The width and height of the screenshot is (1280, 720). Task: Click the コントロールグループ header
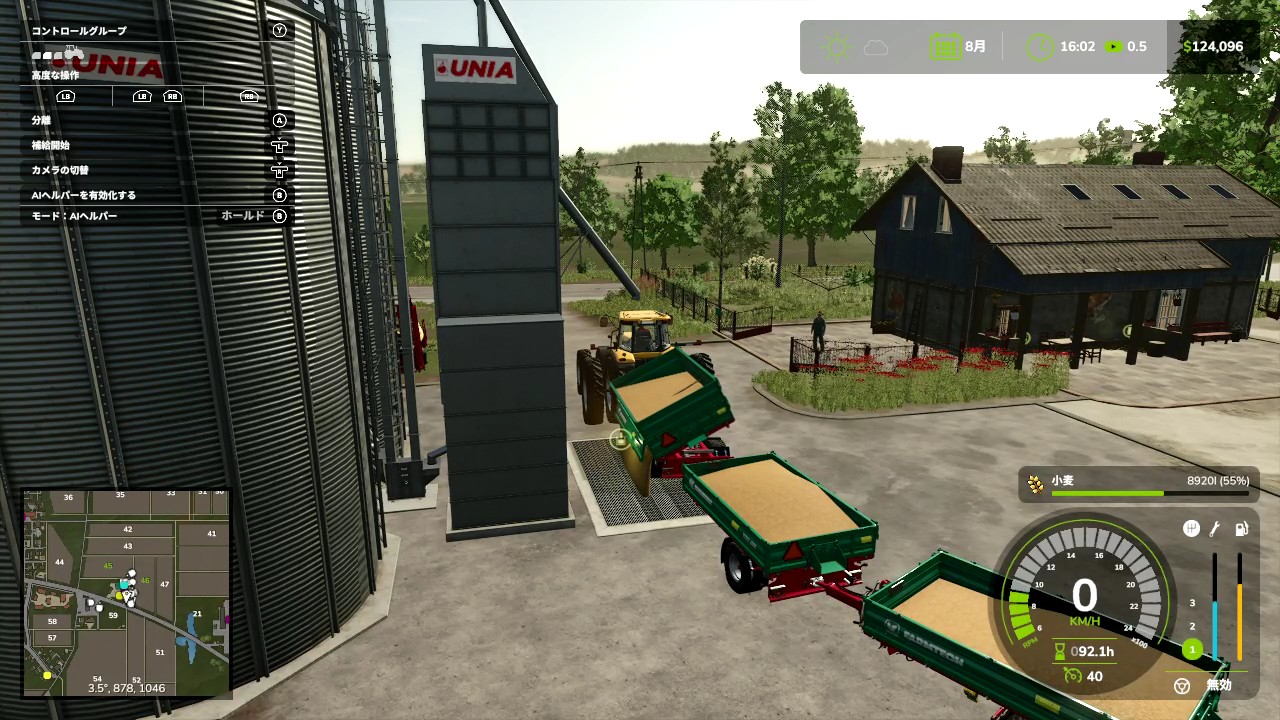pyautogui.click(x=79, y=31)
